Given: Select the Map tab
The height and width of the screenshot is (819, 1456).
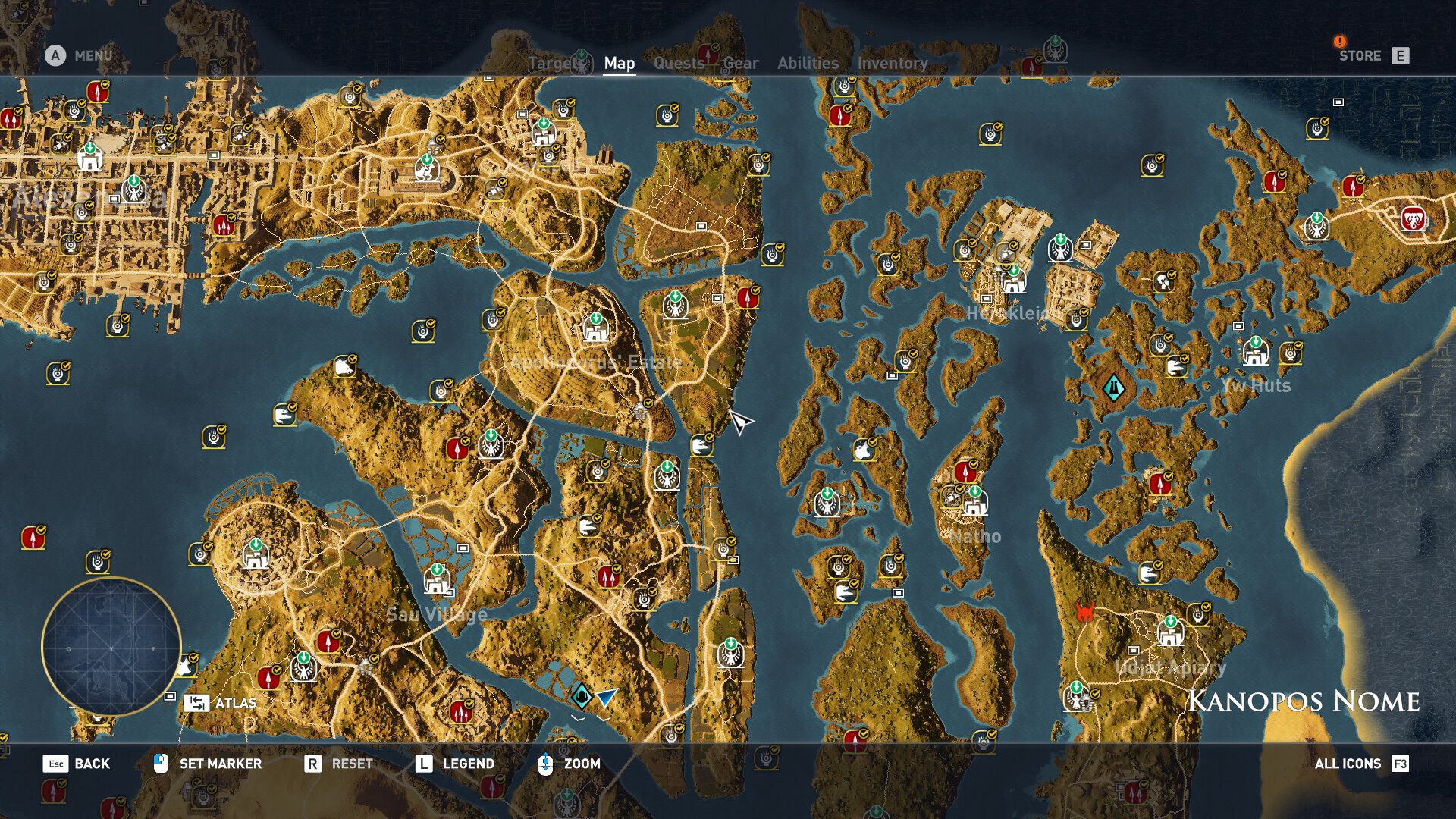Looking at the screenshot, I should pos(619,64).
